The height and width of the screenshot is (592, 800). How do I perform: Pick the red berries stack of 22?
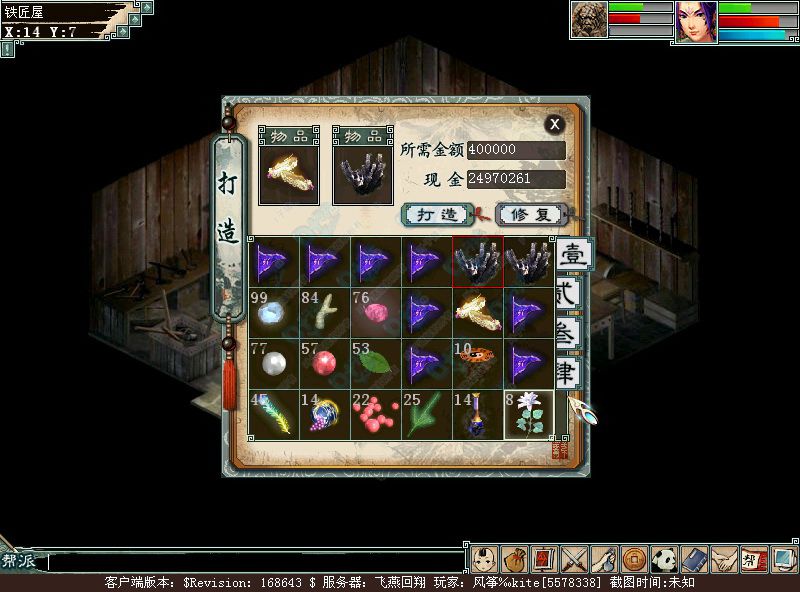coord(376,415)
